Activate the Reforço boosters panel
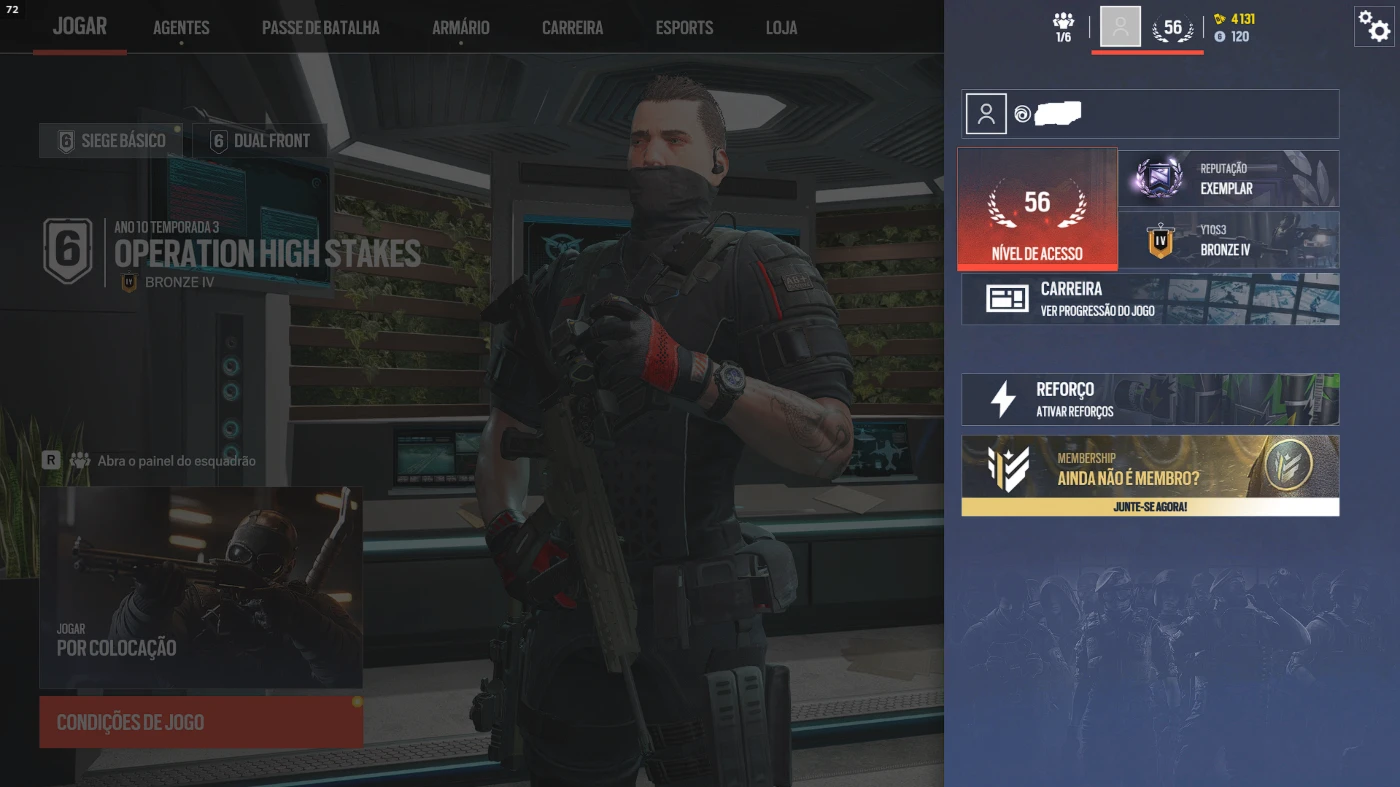 pyautogui.click(x=1150, y=399)
